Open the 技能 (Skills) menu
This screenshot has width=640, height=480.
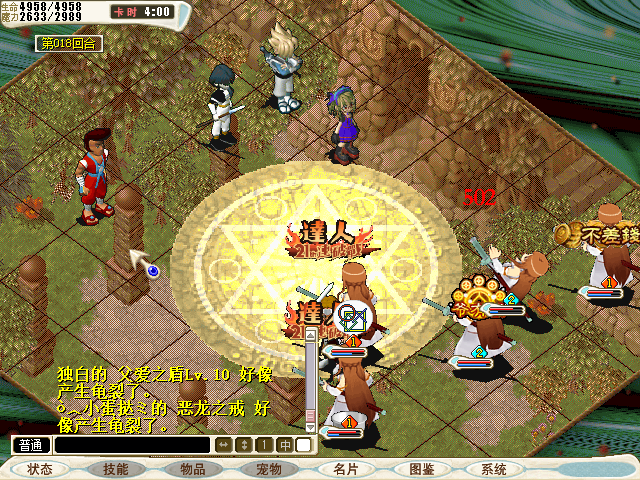pos(115,469)
